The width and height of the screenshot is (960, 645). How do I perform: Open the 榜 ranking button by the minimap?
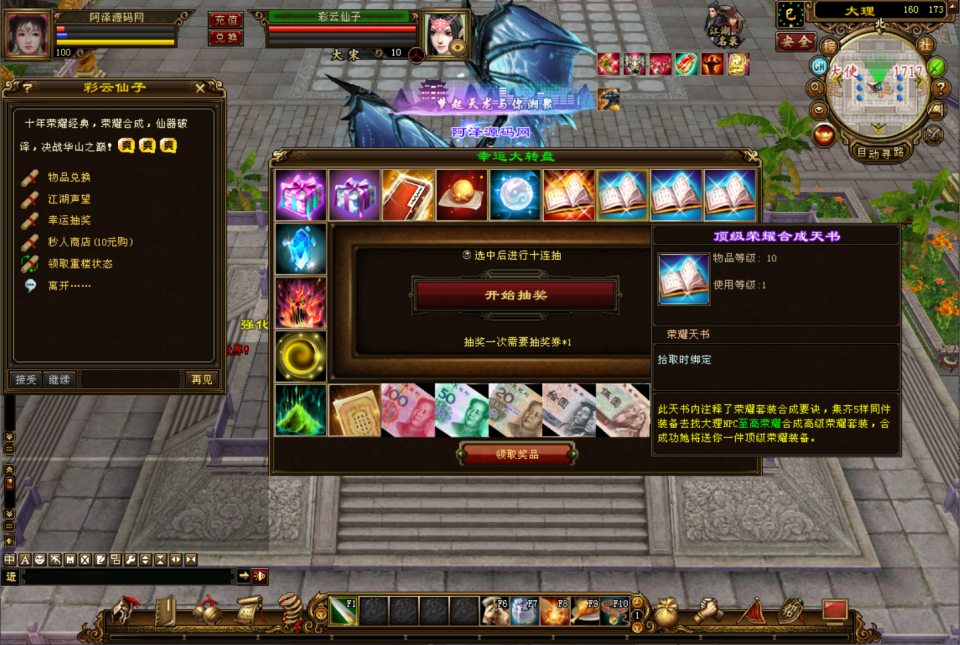[x=829, y=46]
